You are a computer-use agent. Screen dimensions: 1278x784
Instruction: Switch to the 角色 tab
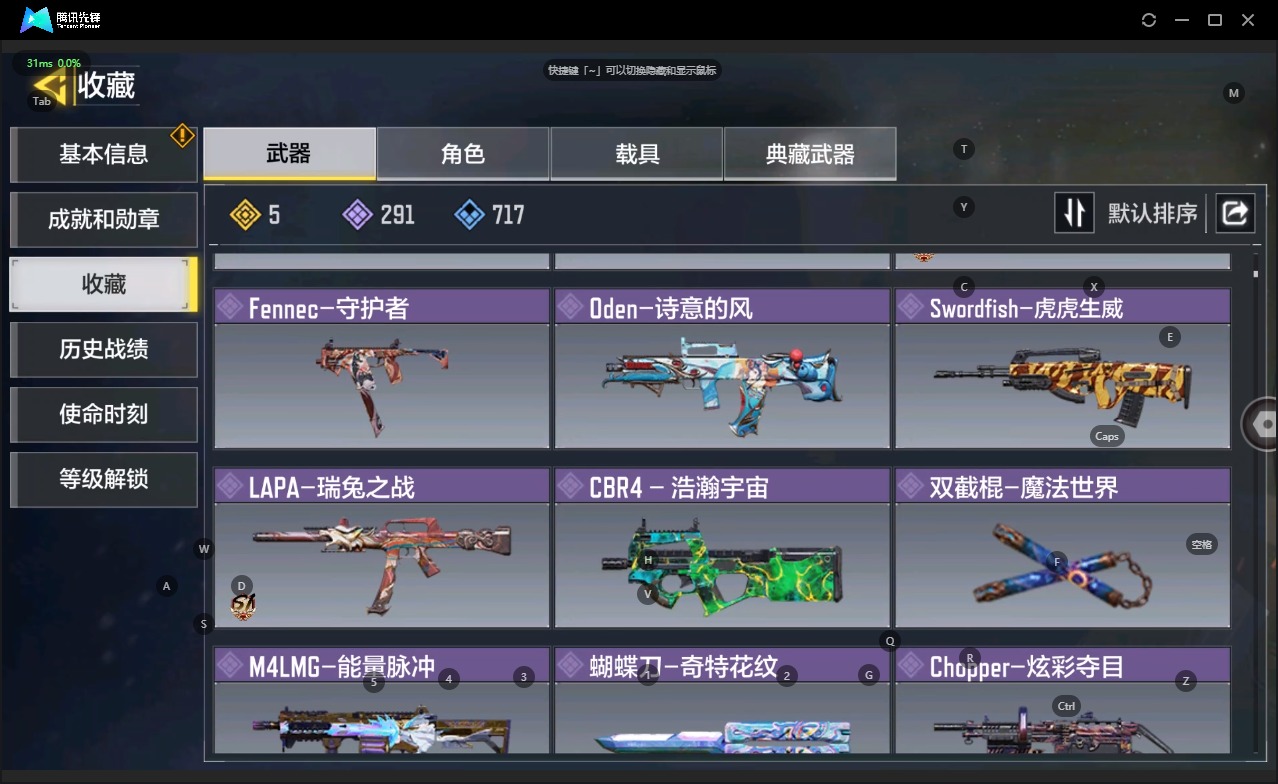pyautogui.click(x=462, y=154)
